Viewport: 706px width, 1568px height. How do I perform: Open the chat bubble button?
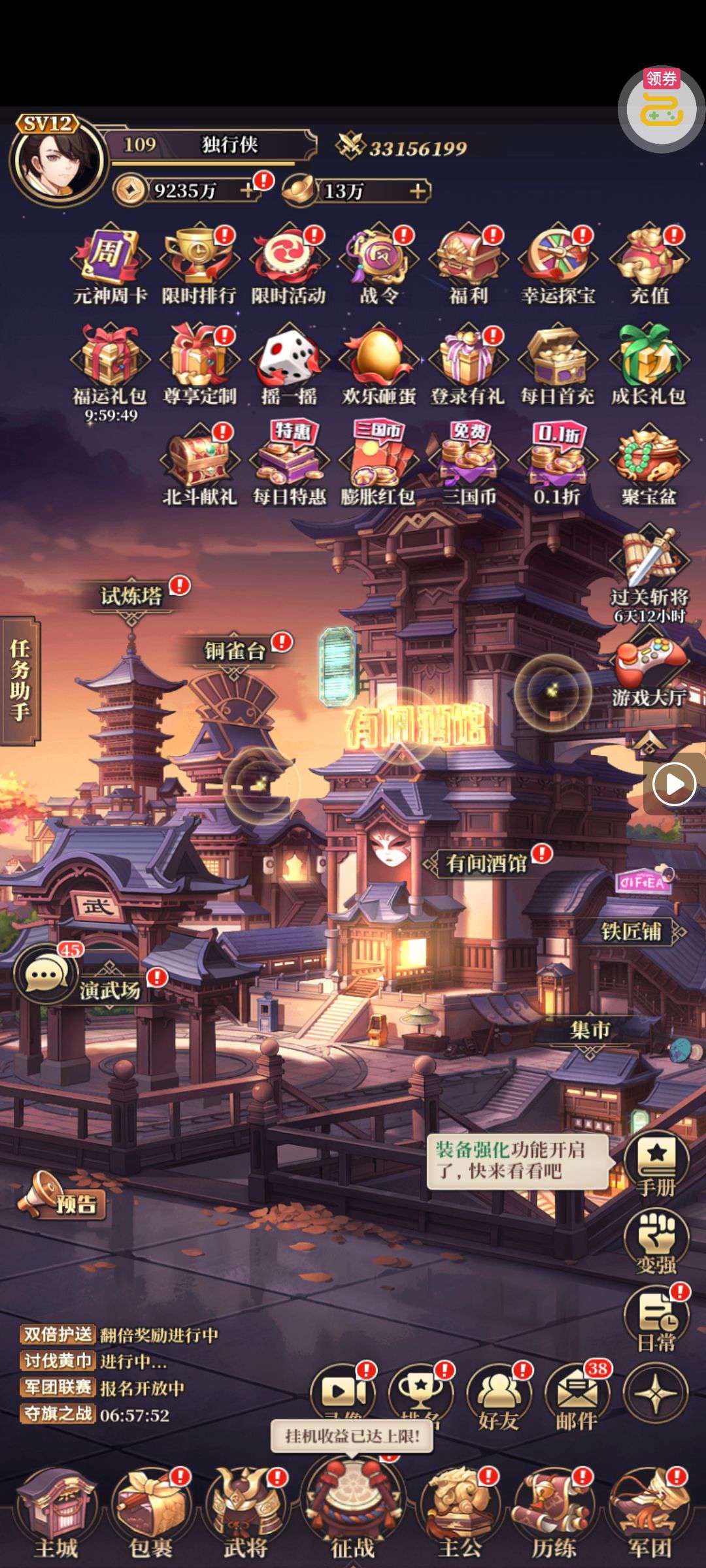click(44, 975)
